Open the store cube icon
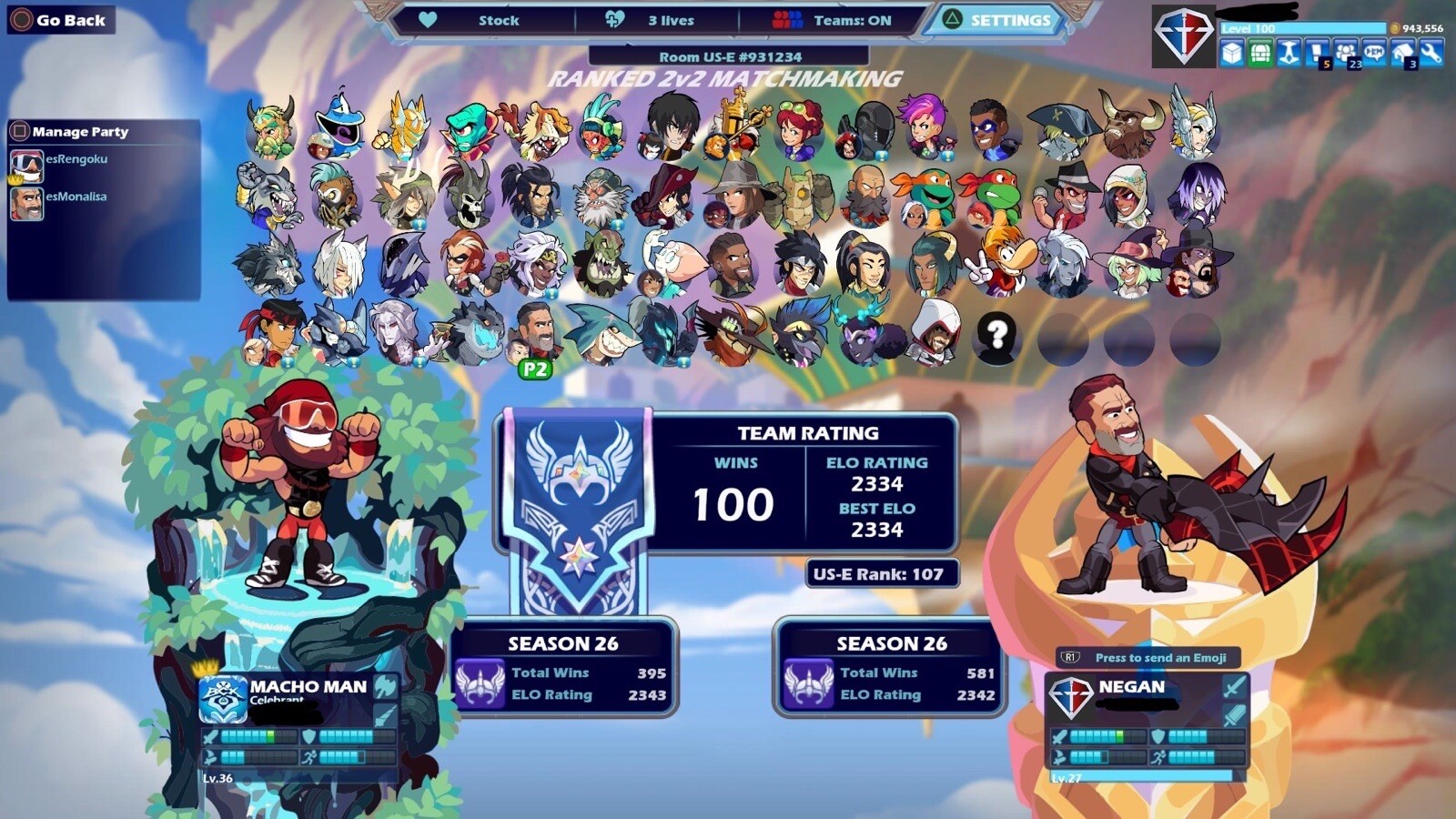This screenshot has height=819, width=1456. tap(1231, 54)
